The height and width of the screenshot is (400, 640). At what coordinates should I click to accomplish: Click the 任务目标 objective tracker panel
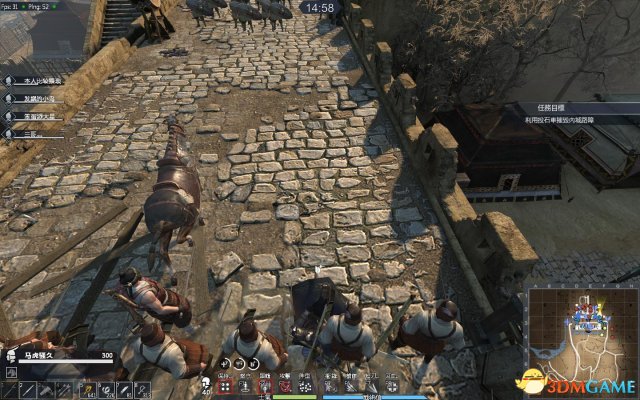pos(574,111)
